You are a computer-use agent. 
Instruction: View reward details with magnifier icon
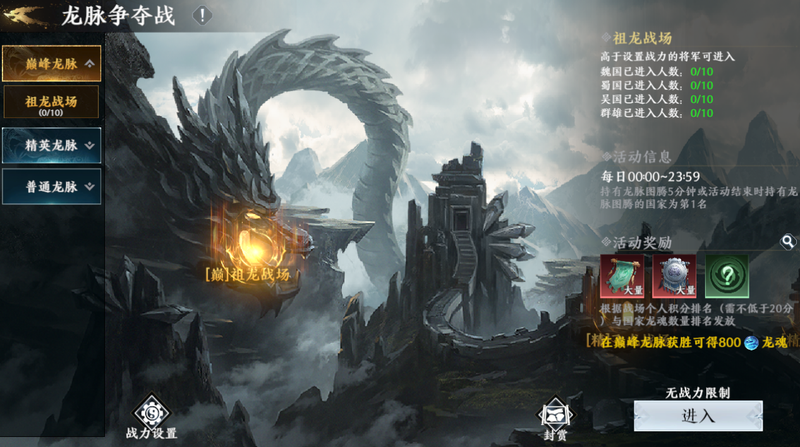[x=788, y=242]
